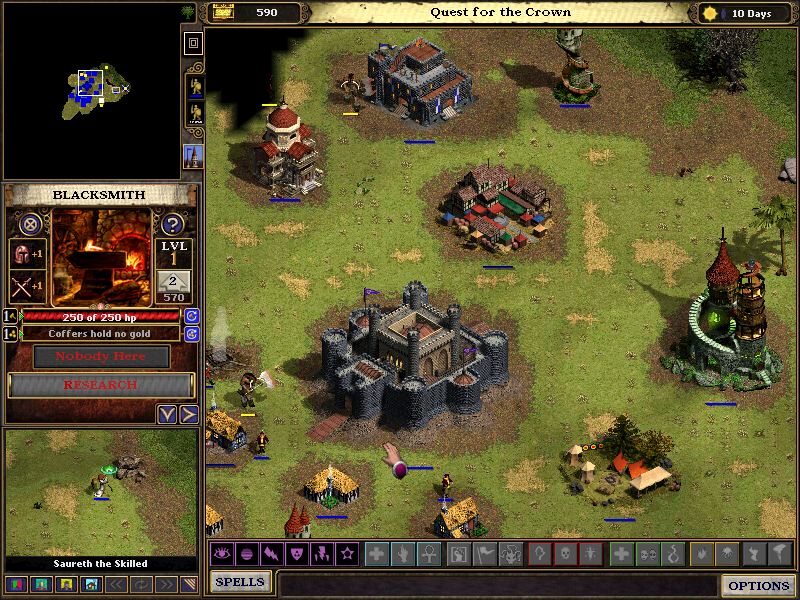Cast the lightning bolt spell icon
The width and height of the screenshot is (800, 600).
tap(270, 553)
